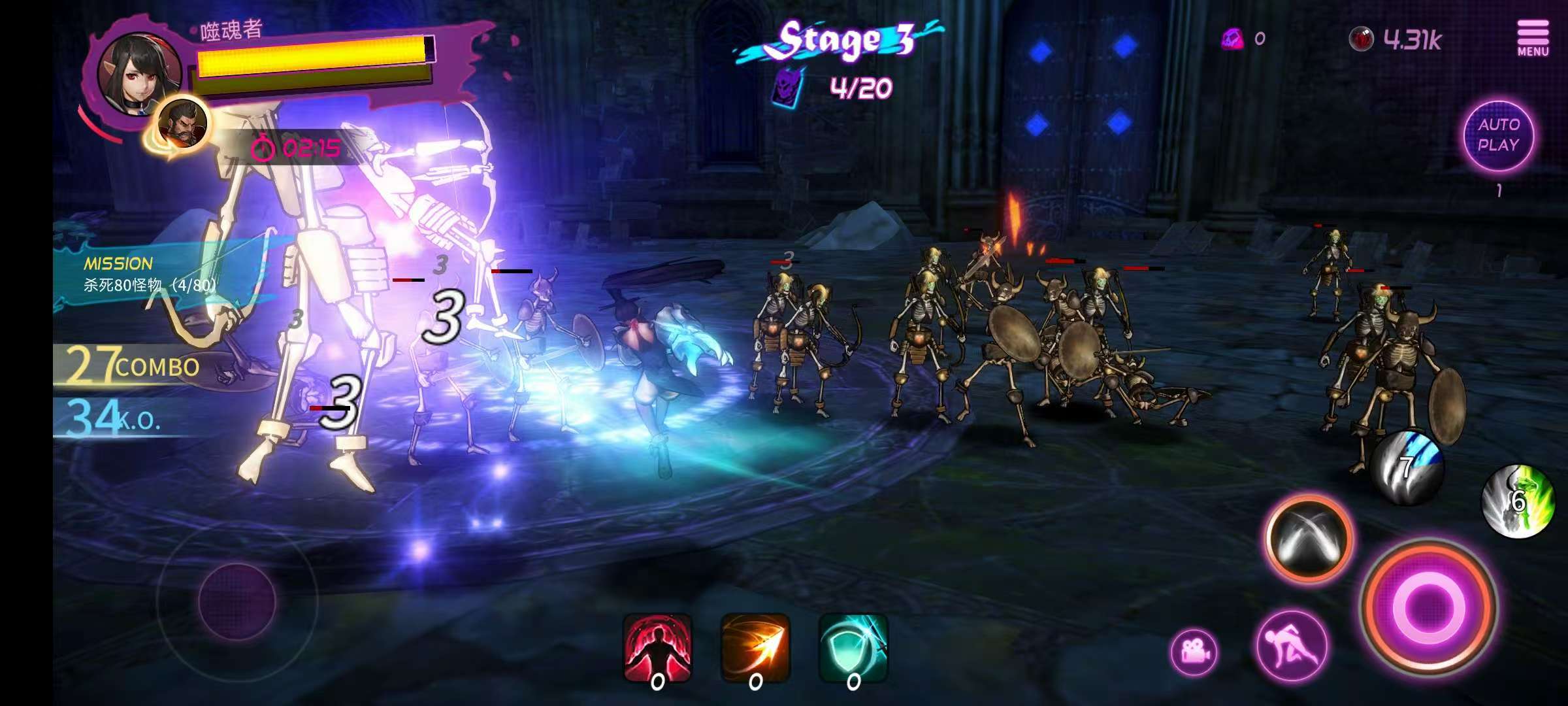Use the dash dodge button
The image size is (1568, 706).
[1292, 646]
